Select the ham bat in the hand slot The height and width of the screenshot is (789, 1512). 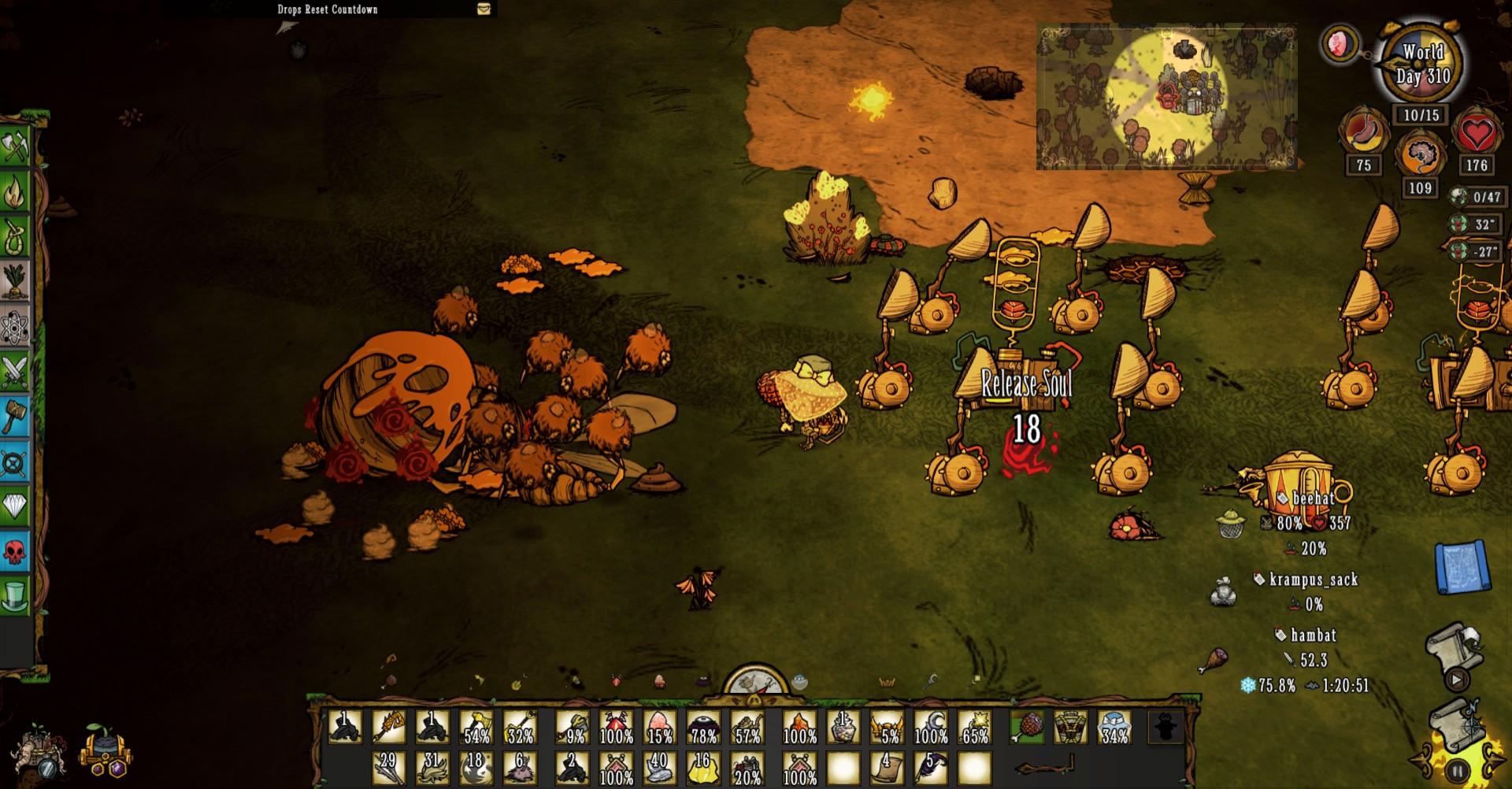(1028, 727)
